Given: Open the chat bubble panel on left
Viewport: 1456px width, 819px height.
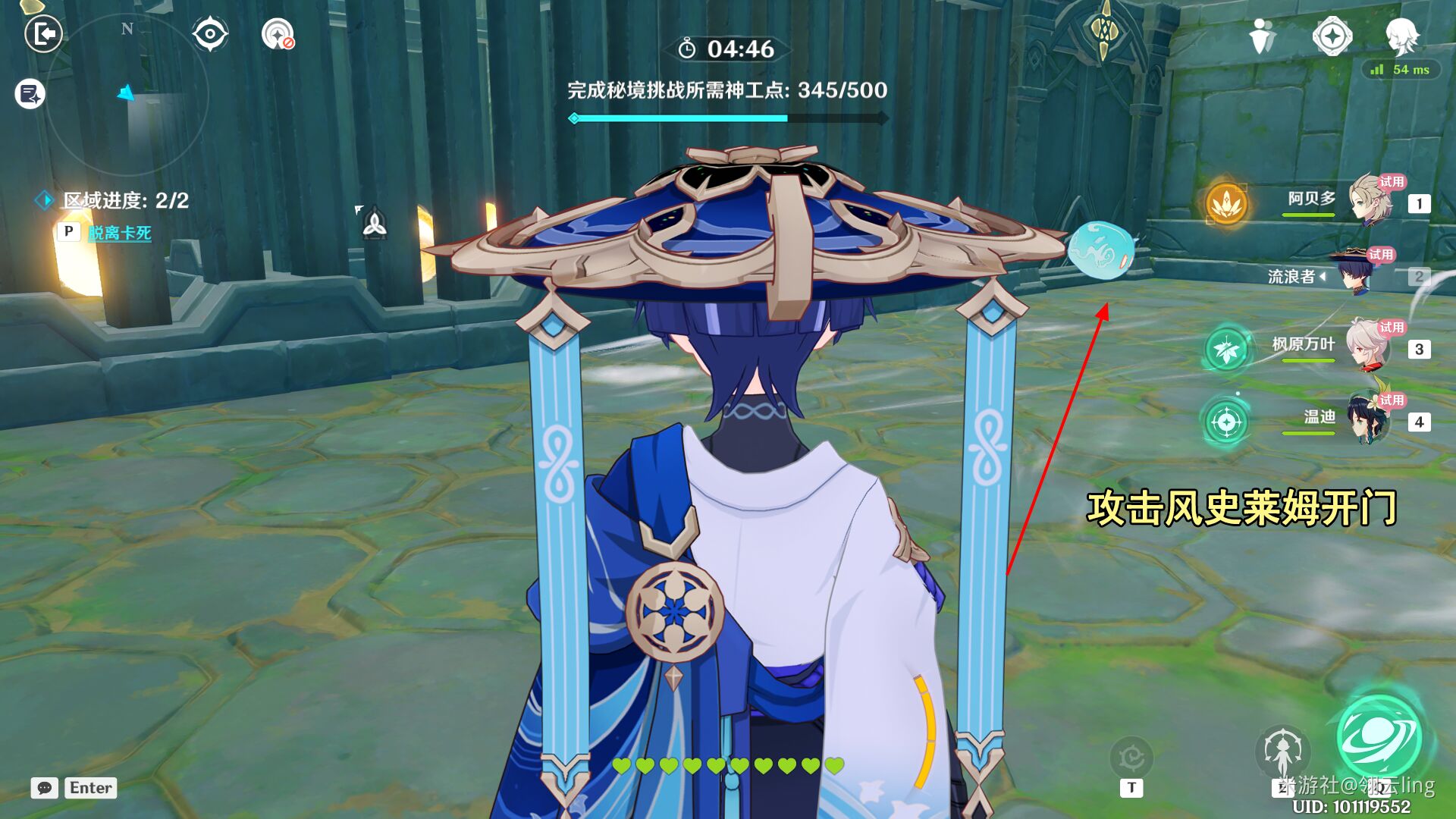Looking at the screenshot, I should pyautogui.click(x=27, y=96).
